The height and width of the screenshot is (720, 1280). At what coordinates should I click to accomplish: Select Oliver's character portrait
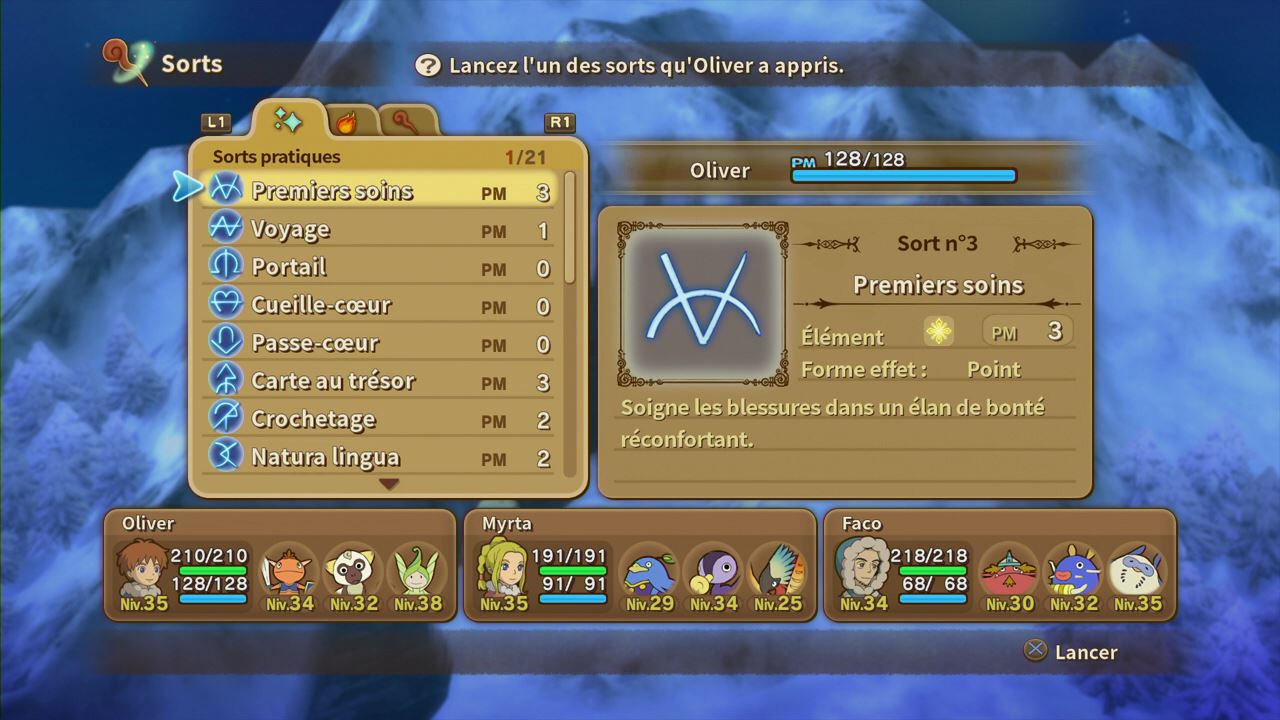point(139,570)
